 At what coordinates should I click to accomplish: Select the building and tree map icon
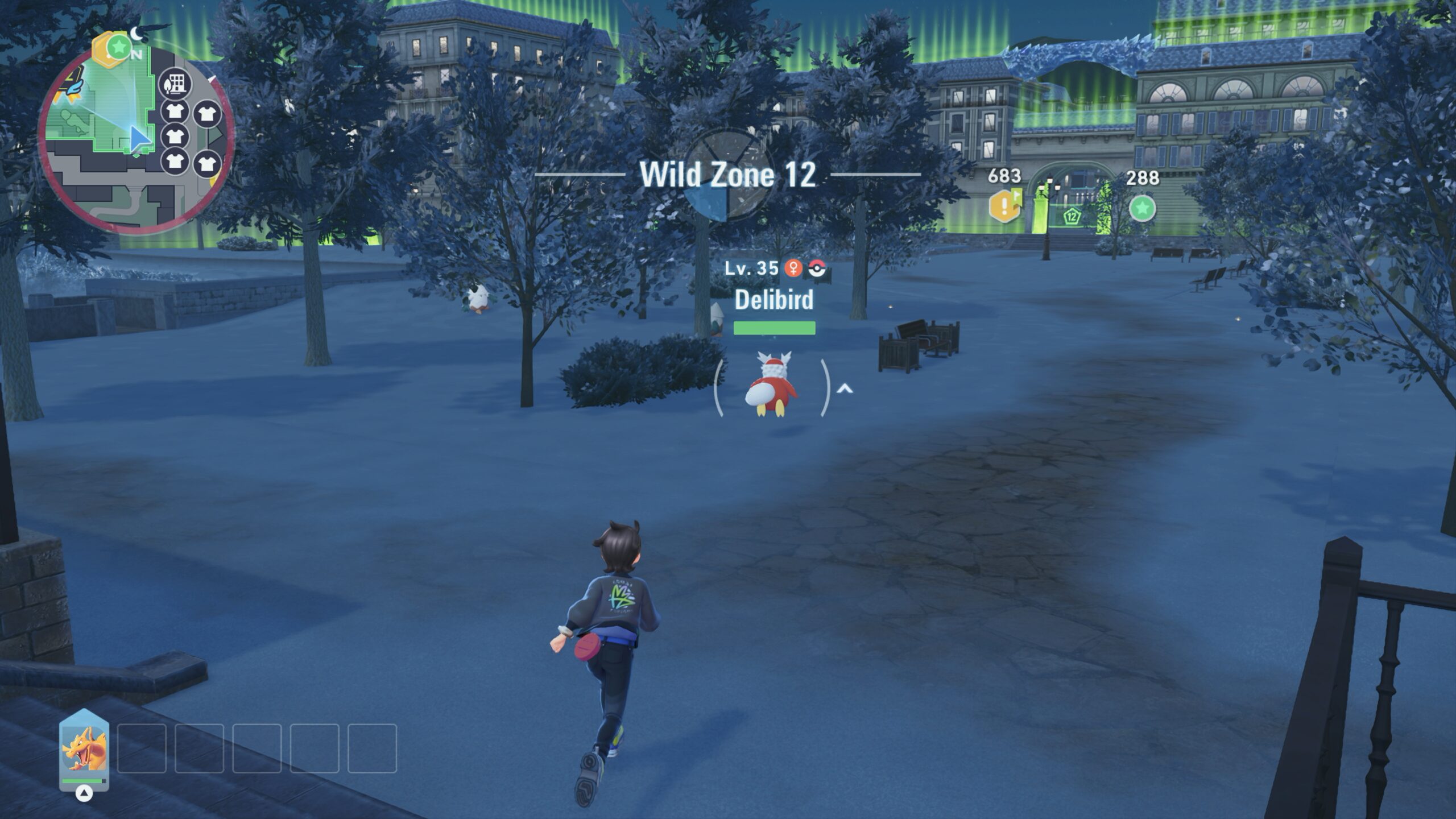click(175, 85)
